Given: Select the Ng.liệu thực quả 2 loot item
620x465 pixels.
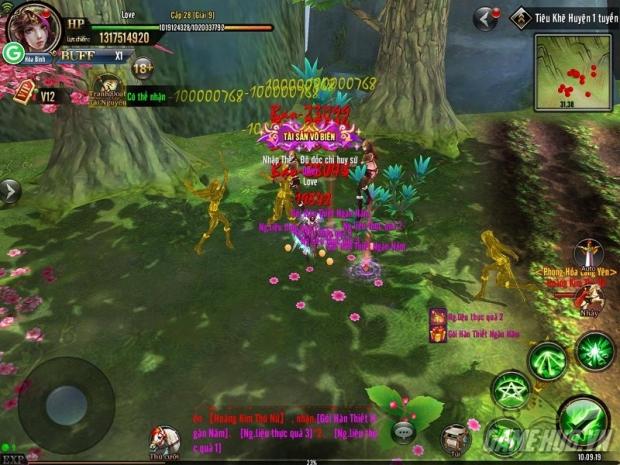Looking at the screenshot, I should (438, 316).
